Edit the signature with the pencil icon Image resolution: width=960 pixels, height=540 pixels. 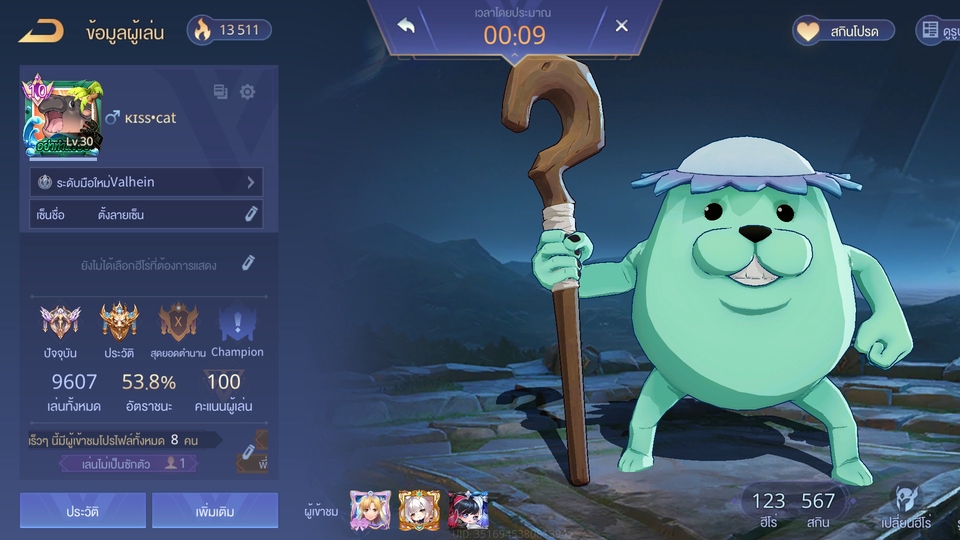[251, 214]
